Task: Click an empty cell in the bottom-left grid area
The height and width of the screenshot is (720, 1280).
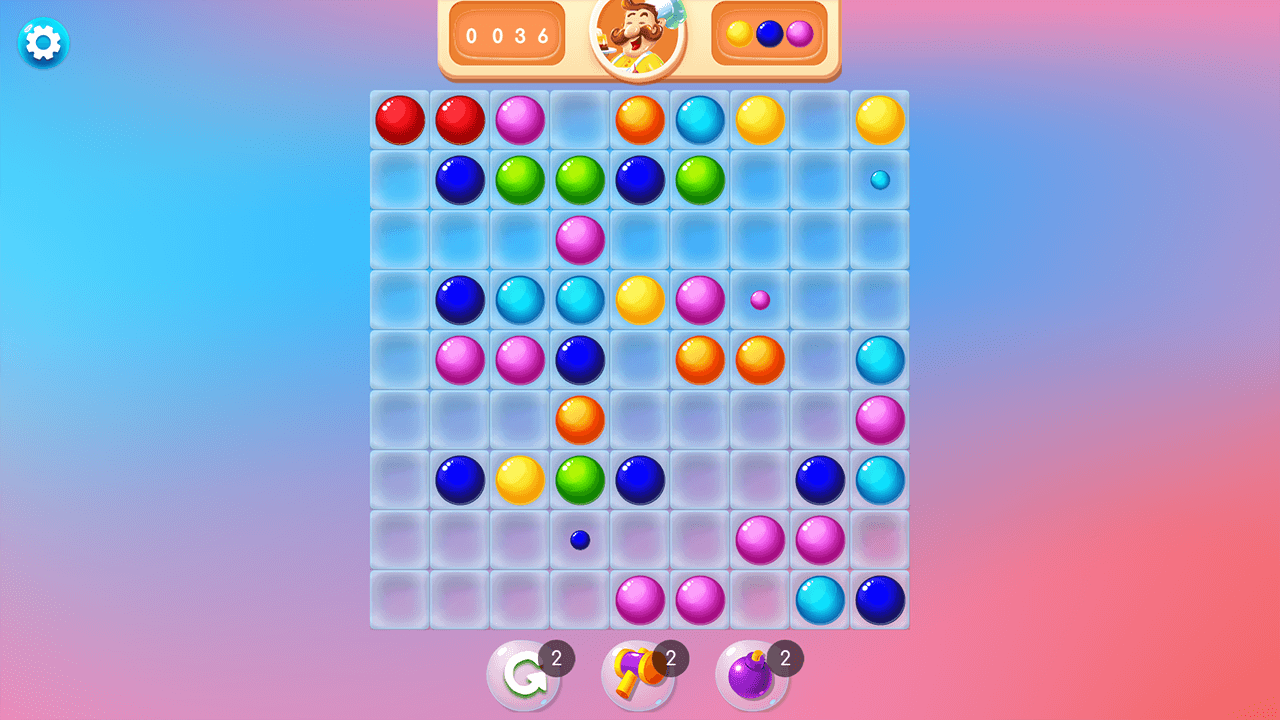Action: pyautogui.click(x=399, y=601)
